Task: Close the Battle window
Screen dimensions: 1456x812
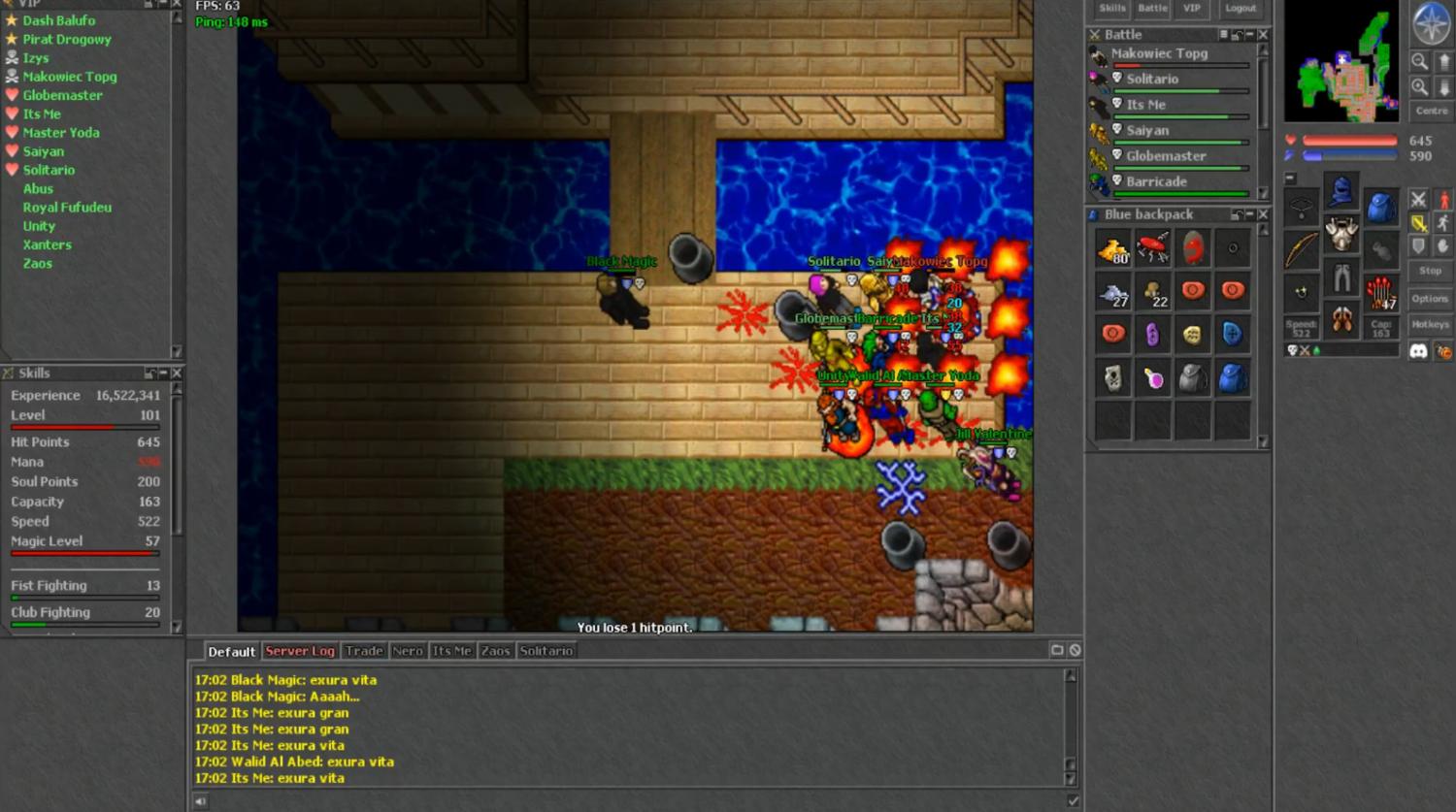Action: pos(1263,35)
